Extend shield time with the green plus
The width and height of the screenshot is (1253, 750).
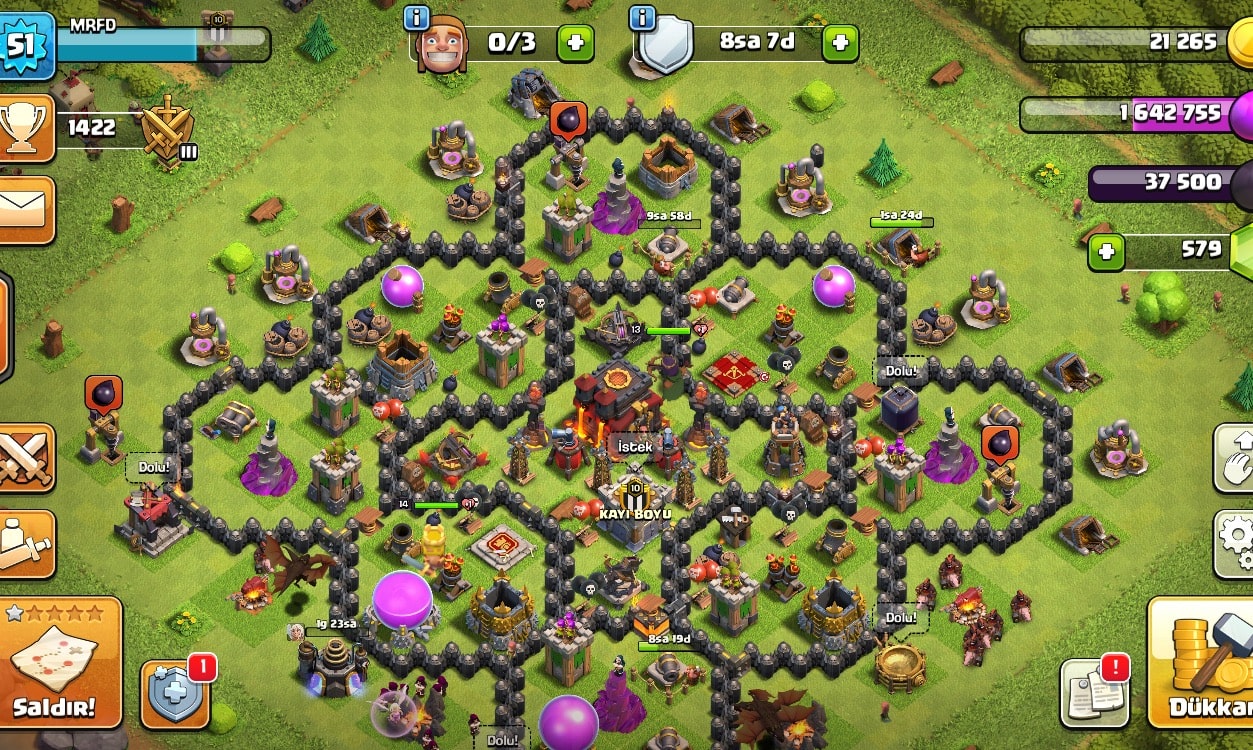(x=840, y=43)
